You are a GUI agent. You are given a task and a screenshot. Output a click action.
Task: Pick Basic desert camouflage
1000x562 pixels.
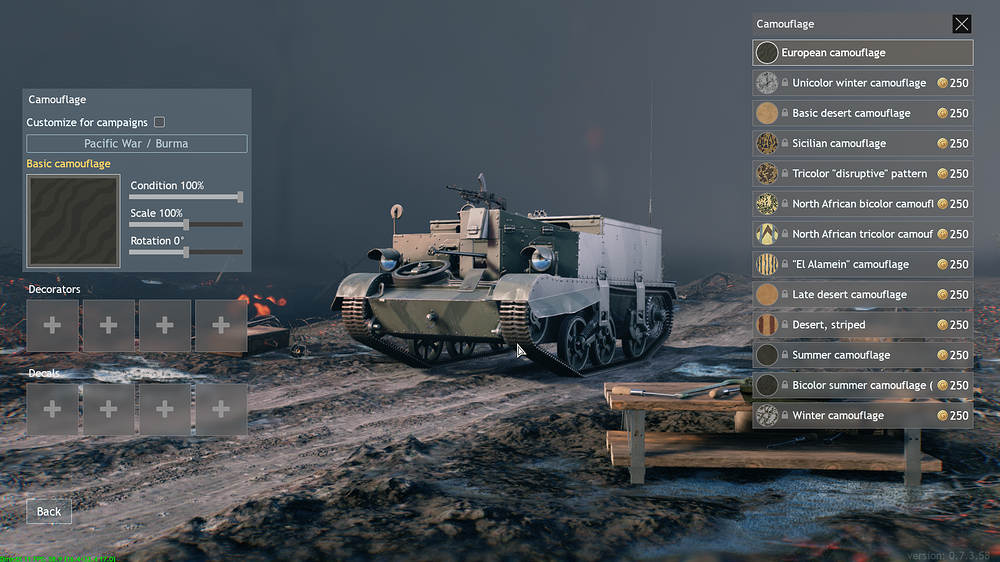[862, 113]
